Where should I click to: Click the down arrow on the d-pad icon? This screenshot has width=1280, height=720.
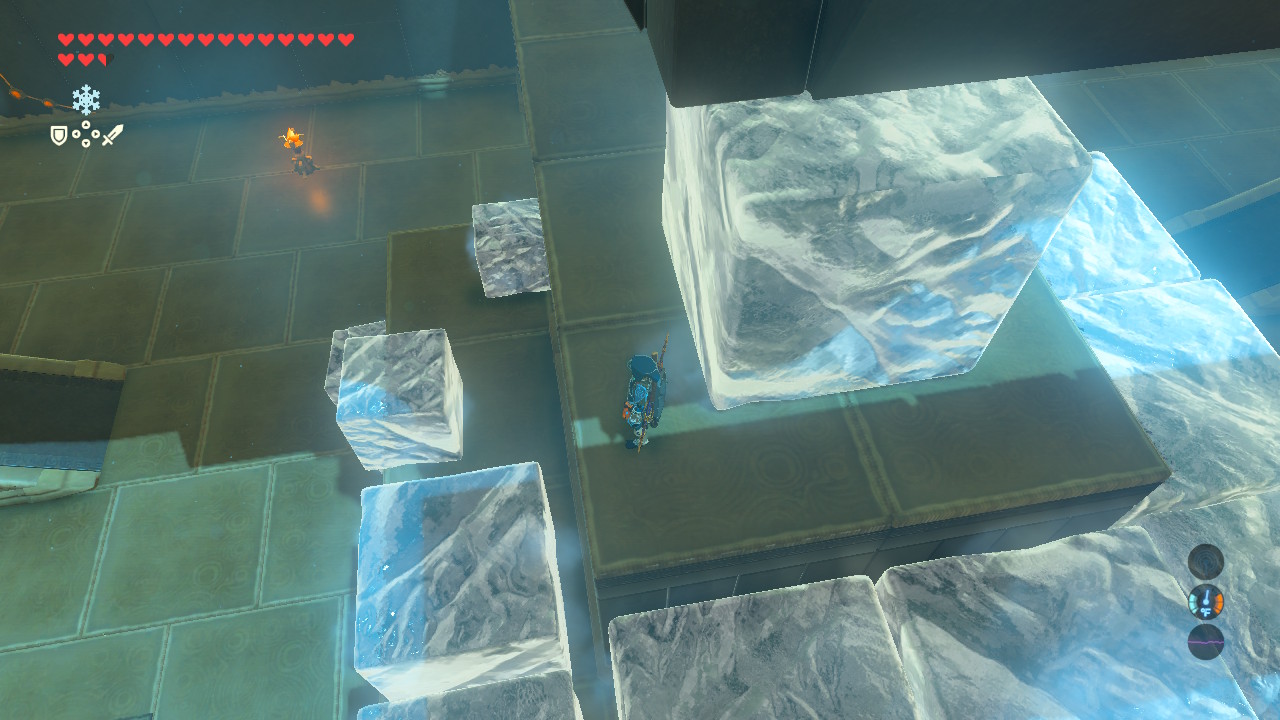pos(86,142)
